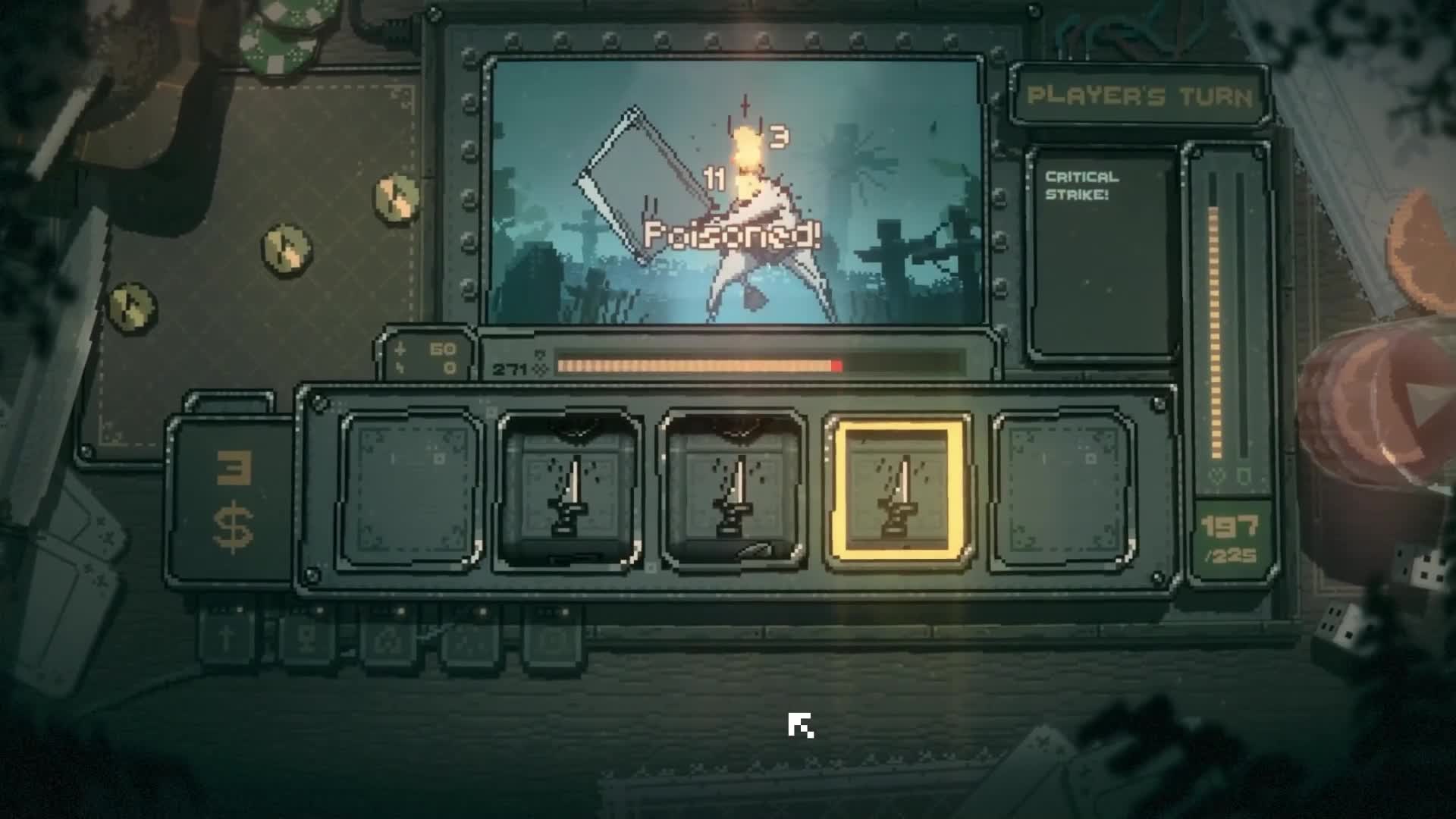Click the Player's Turn banner
The height and width of the screenshot is (819, 1456).
[x=1141, y=96]
